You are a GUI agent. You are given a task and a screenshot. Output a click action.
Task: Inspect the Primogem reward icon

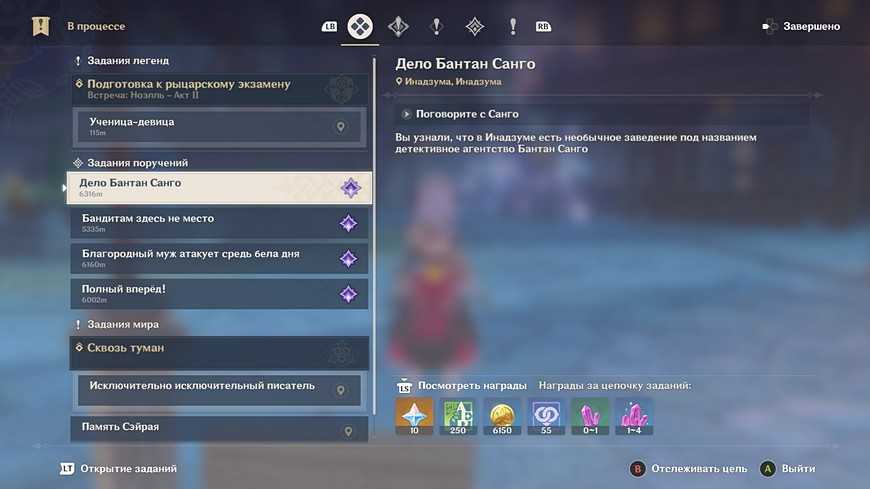click(x=414, y=416)
